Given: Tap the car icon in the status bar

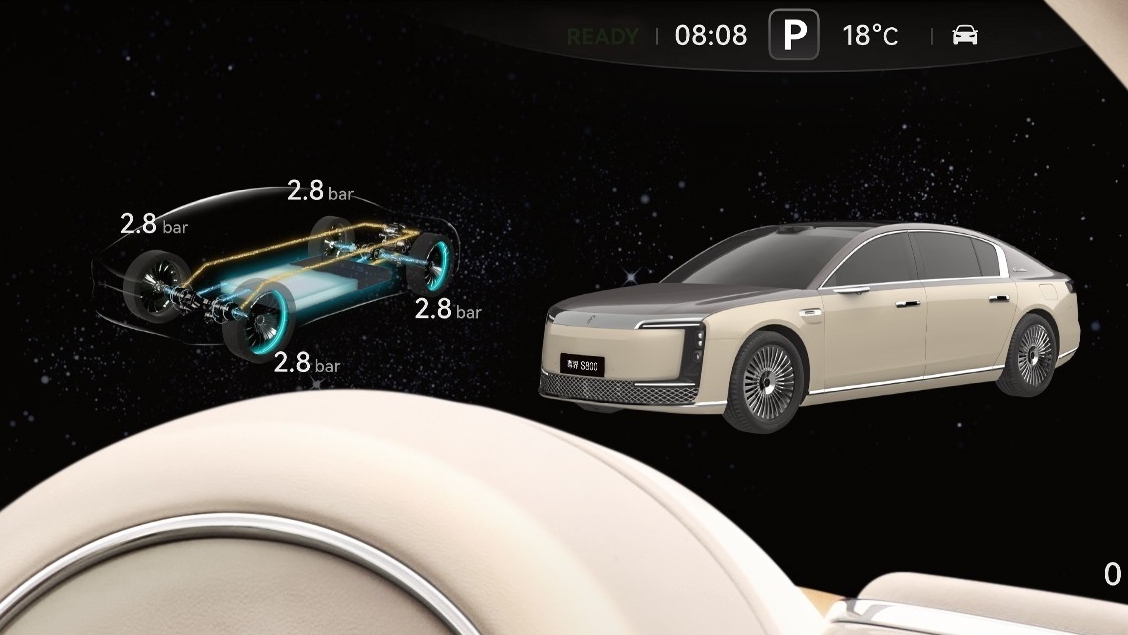Looking at the screenshot, I should point(965,36).
